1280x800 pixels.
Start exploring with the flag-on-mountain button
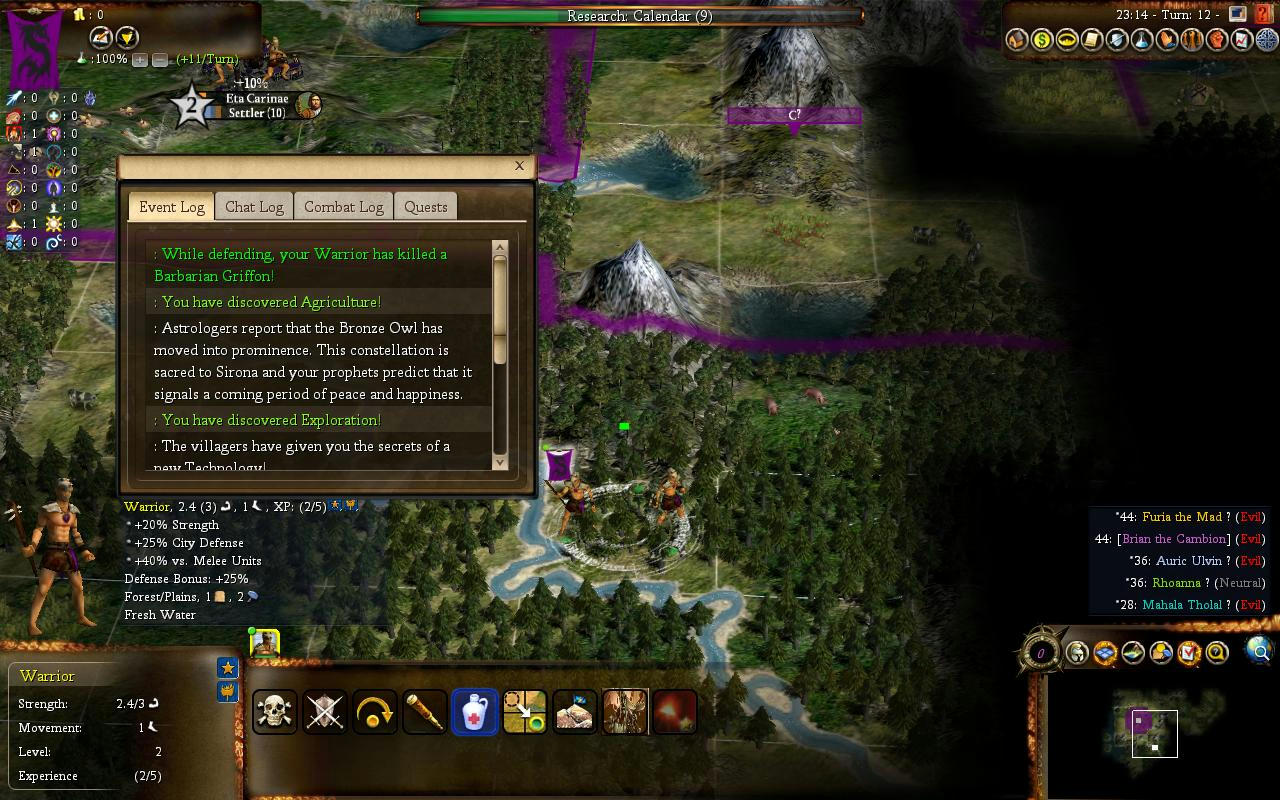(575, 712)
